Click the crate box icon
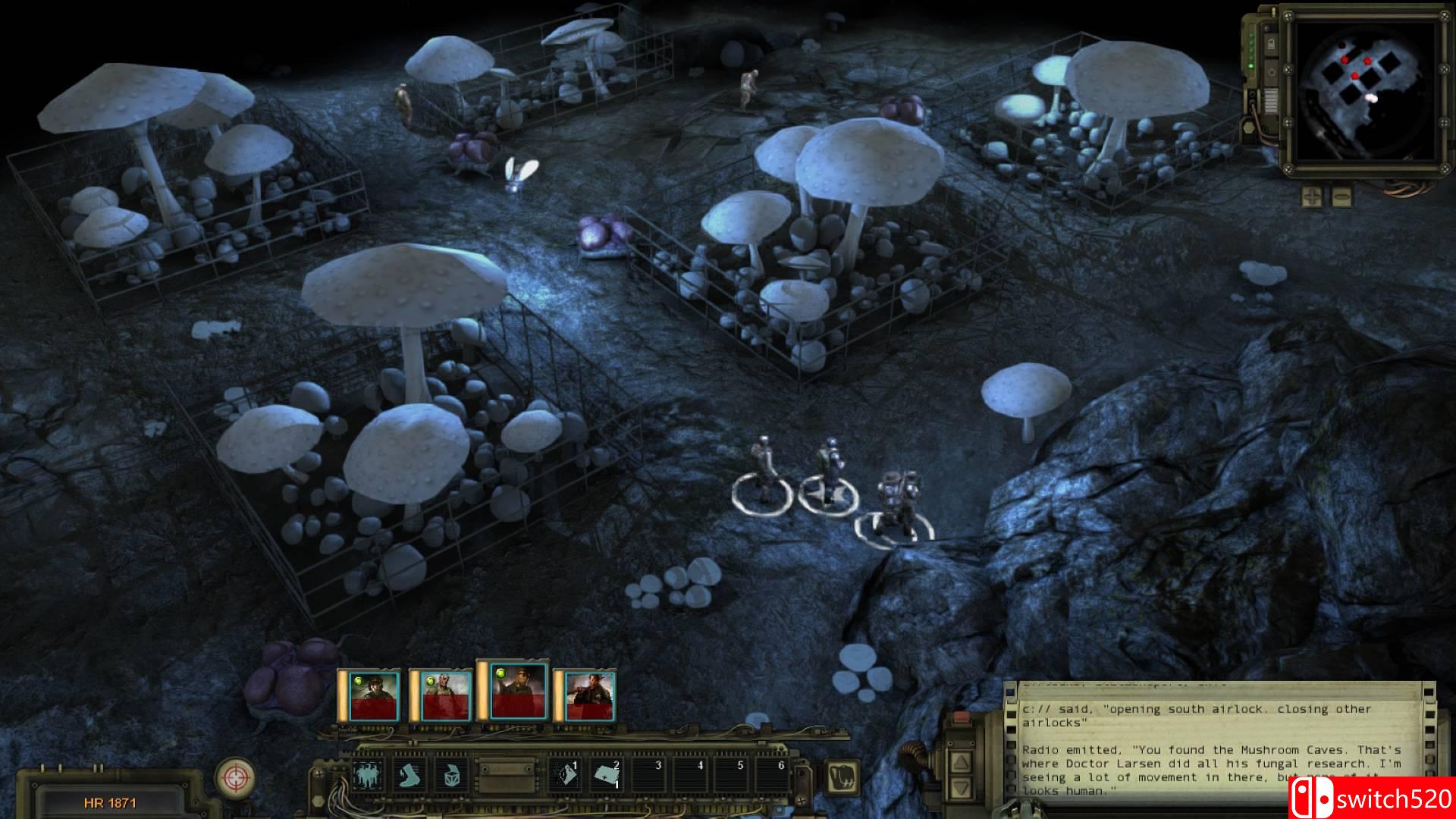Viewport: 1456px width, 819px height. [x=452, y=776]
